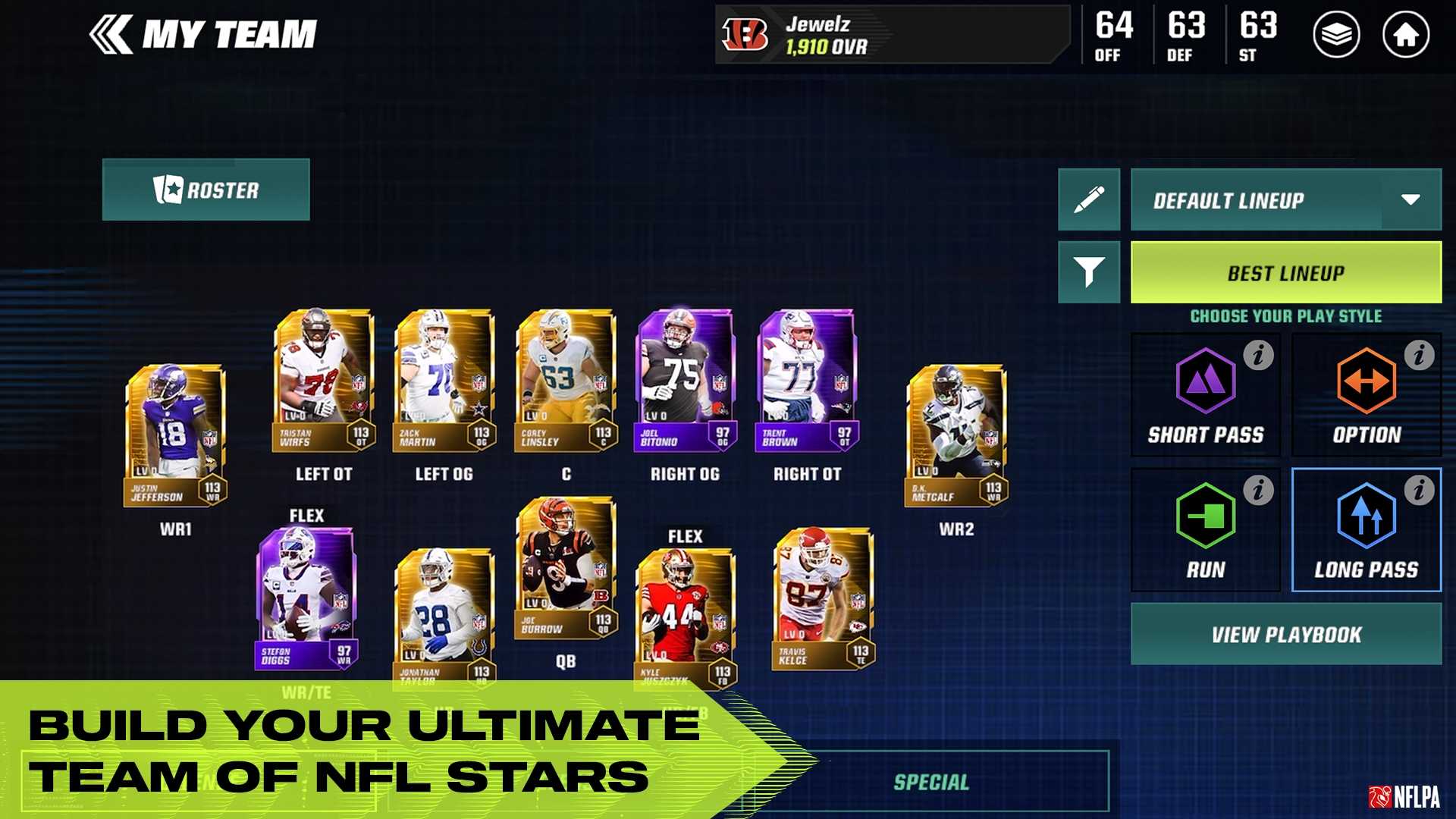Go back using the My Team arrow
The image size is (1456, 819).
(x=111, y=35)
